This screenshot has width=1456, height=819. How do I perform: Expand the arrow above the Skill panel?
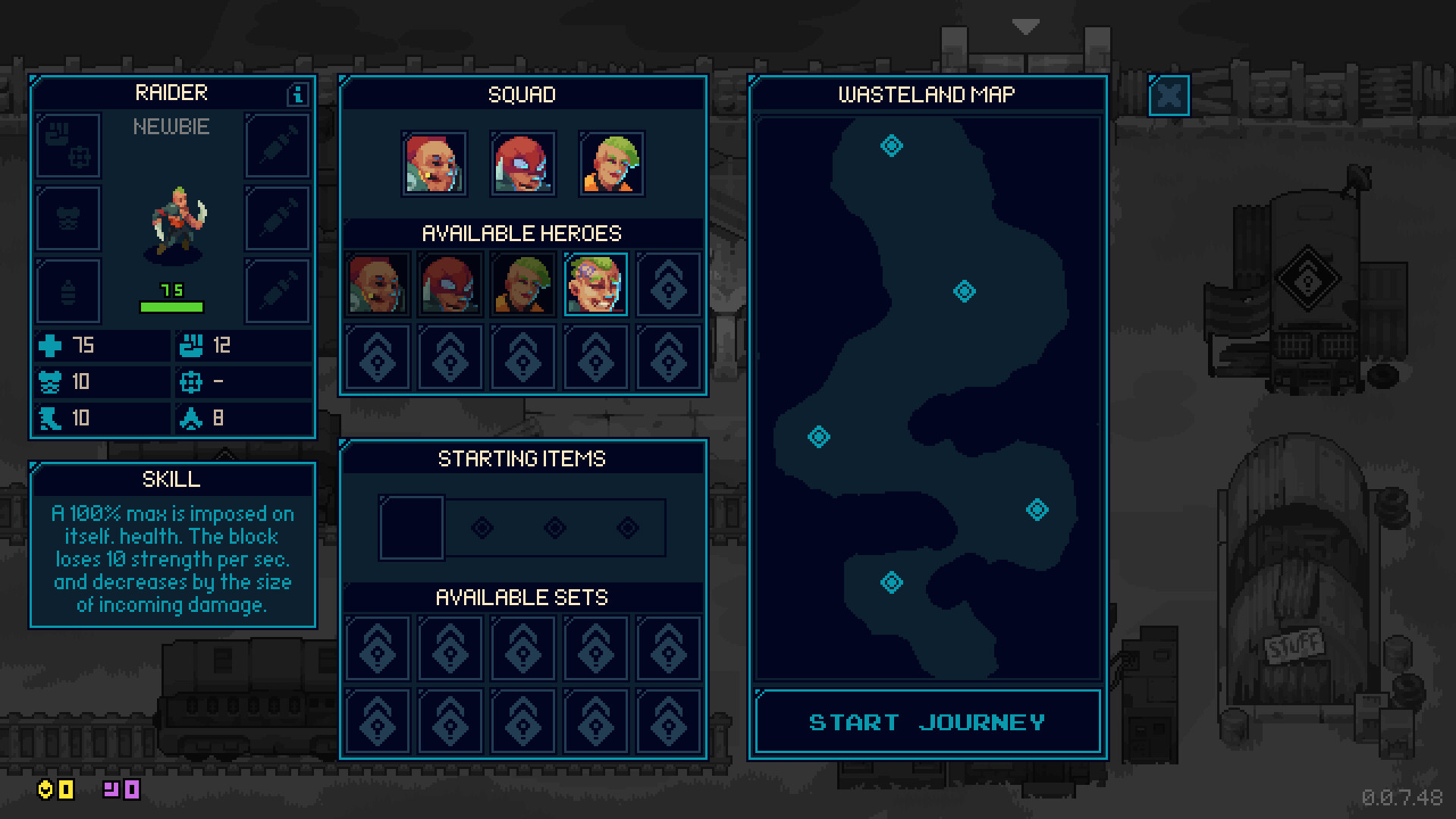pyautogui.click(x=225, y=453)
